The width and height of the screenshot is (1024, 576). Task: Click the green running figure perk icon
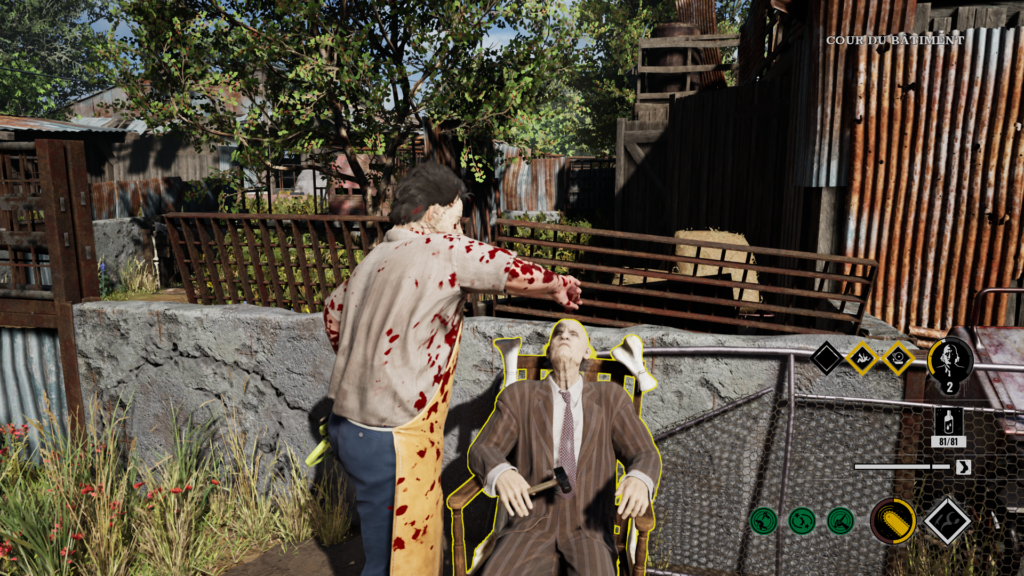pyautogui.click(x=764, y=520)
